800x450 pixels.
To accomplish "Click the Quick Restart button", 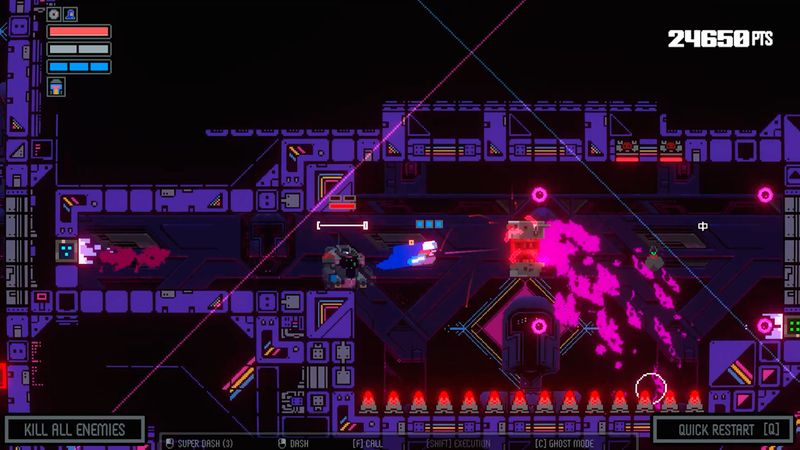I will coord(724,430).
